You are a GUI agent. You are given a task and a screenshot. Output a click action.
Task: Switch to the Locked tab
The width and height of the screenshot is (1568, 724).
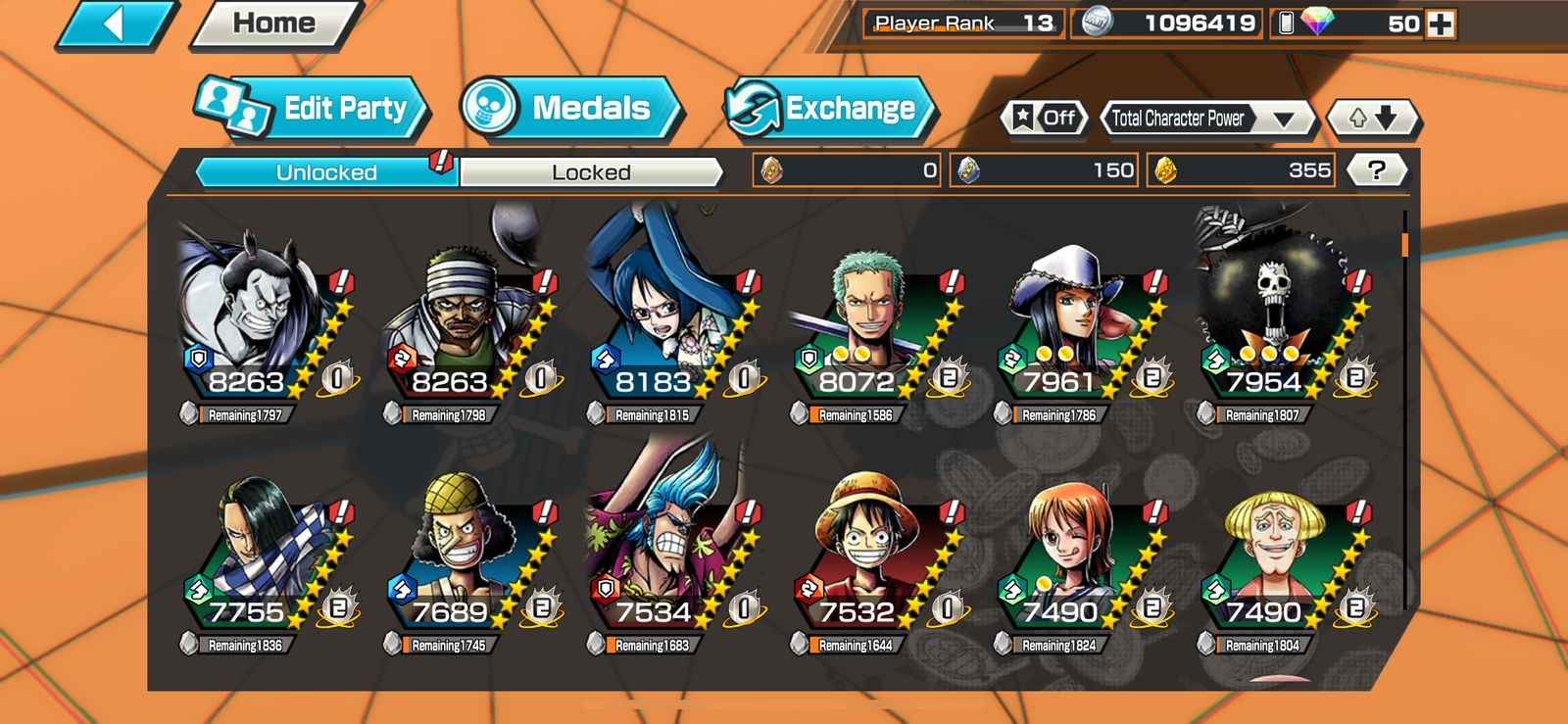(x=591, y=172)
